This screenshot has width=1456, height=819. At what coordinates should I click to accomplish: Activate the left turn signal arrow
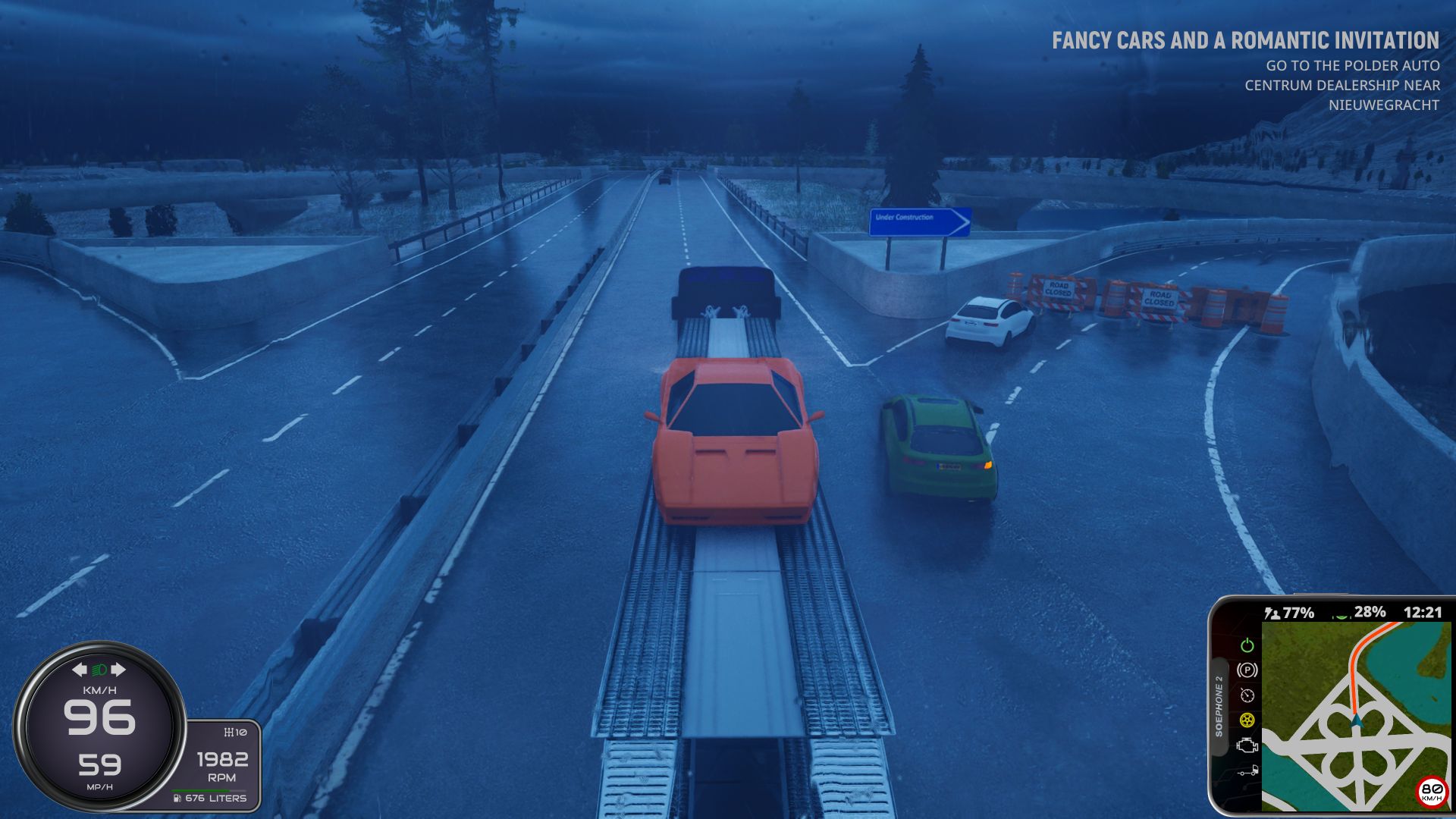pos(80,670)
